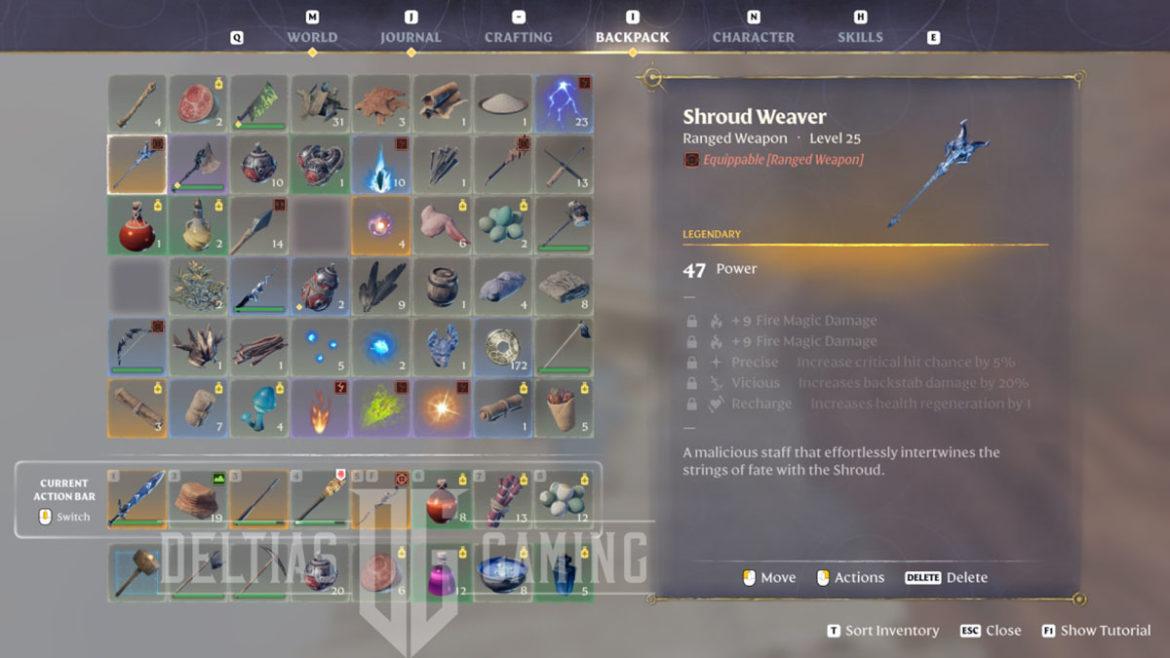Click the wooden barrel item slot
The width and height of the screenshot is (1170, 658).
point(442,287)
